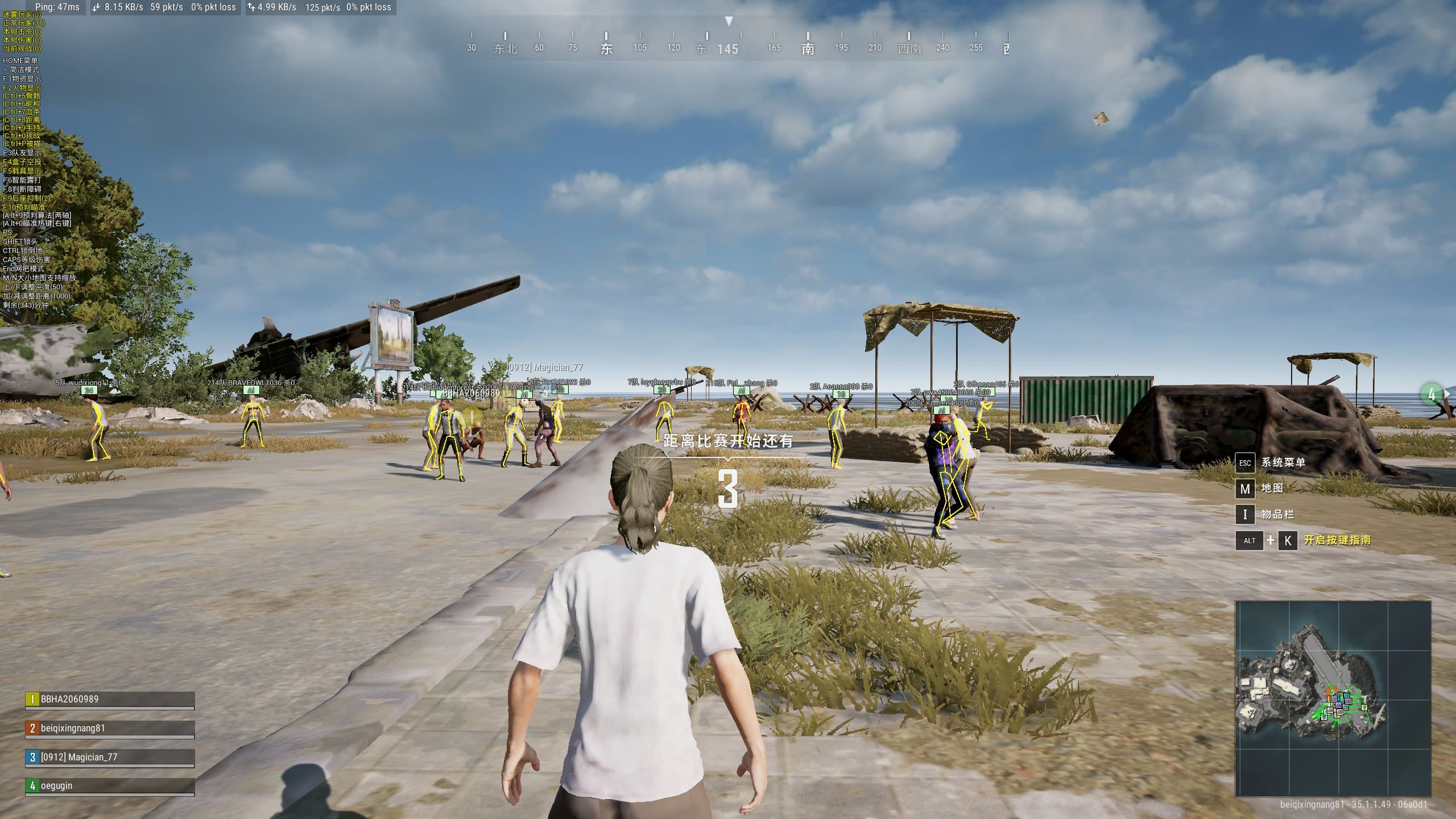Click the HOME菜单 overlay entry
Viewport: 1456px width, 819px height.
(20, 61)
